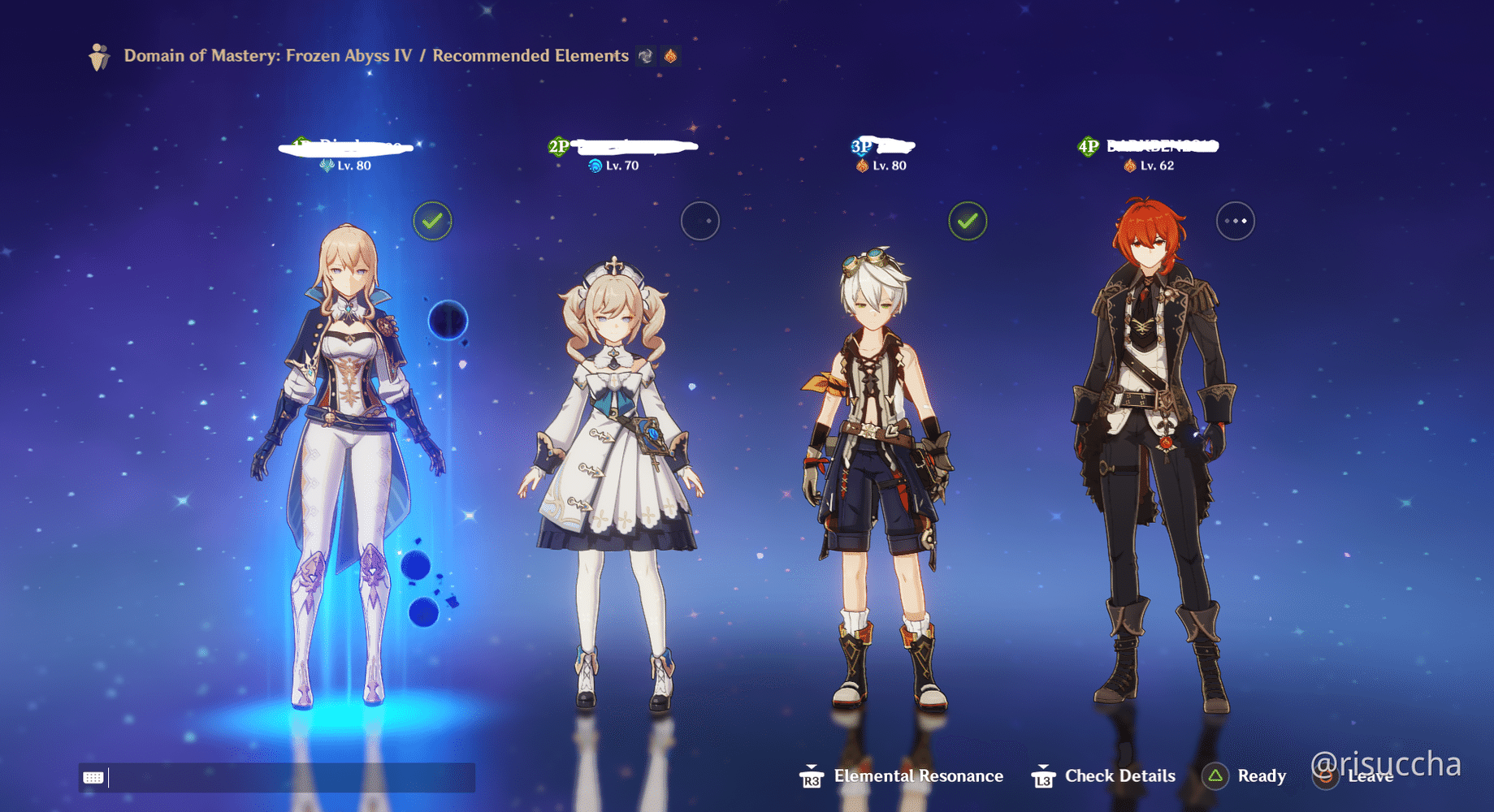
Task: Click the co-op party icon beside the domain title
Action: tap(99, 57)
